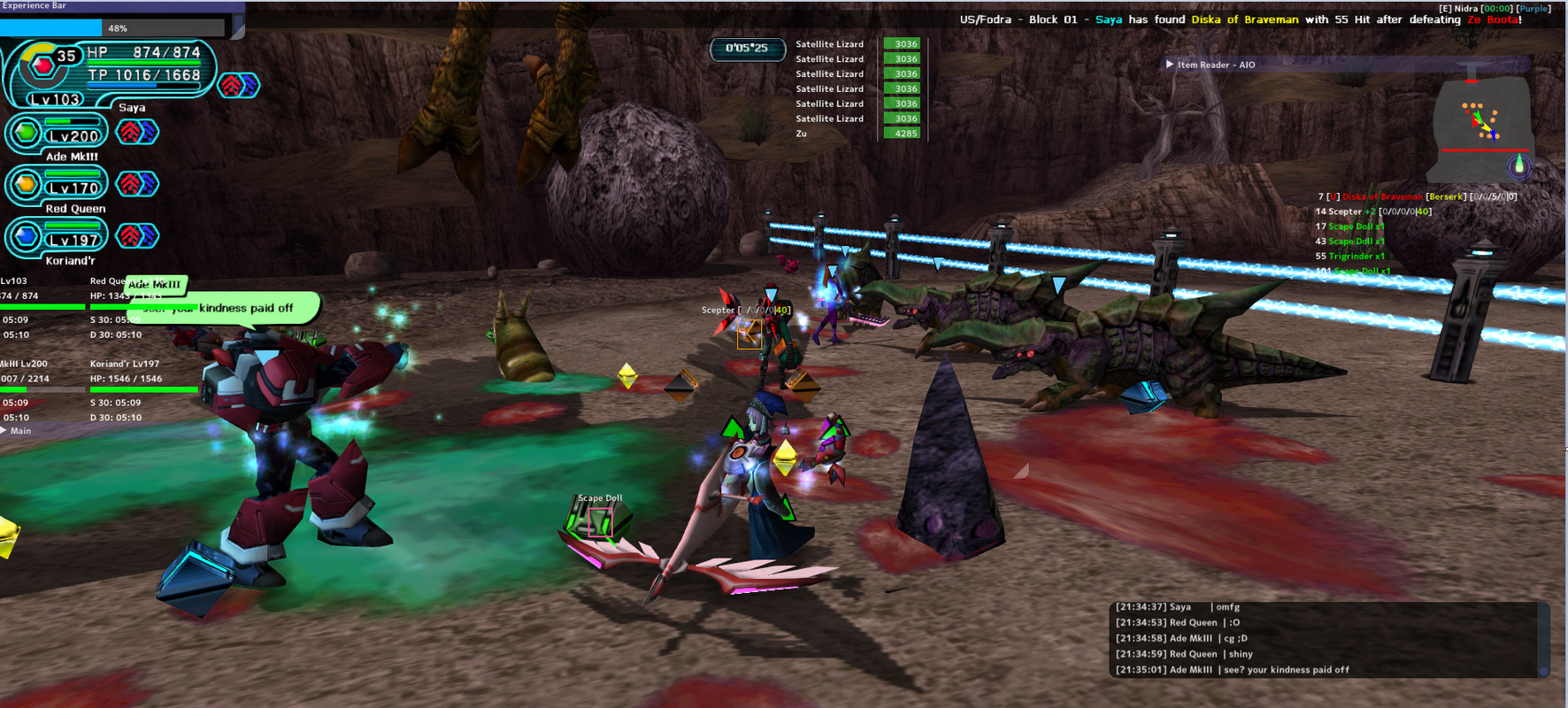The width and height of the screenshot is (1568, 708).
Task: Click Saya's Lv103 status gauge
Action: (111, 71)
